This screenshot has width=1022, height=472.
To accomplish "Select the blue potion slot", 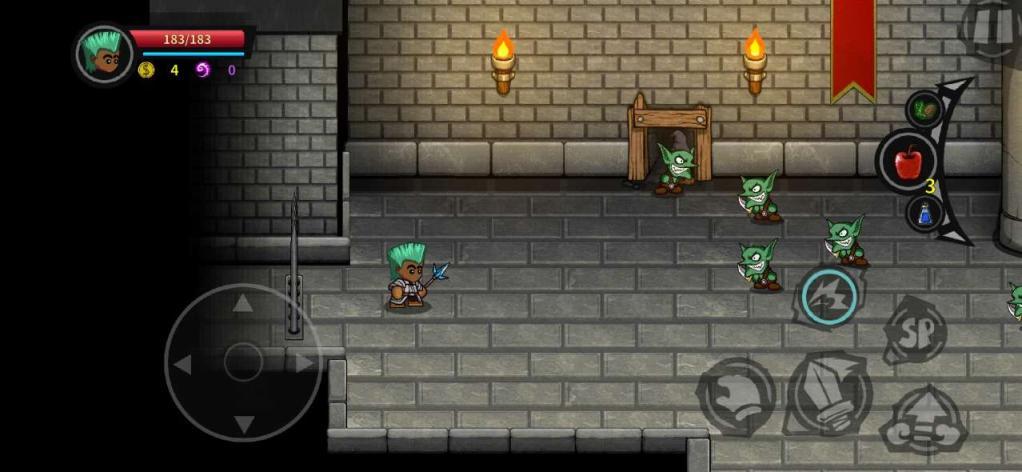I will 925,212.
